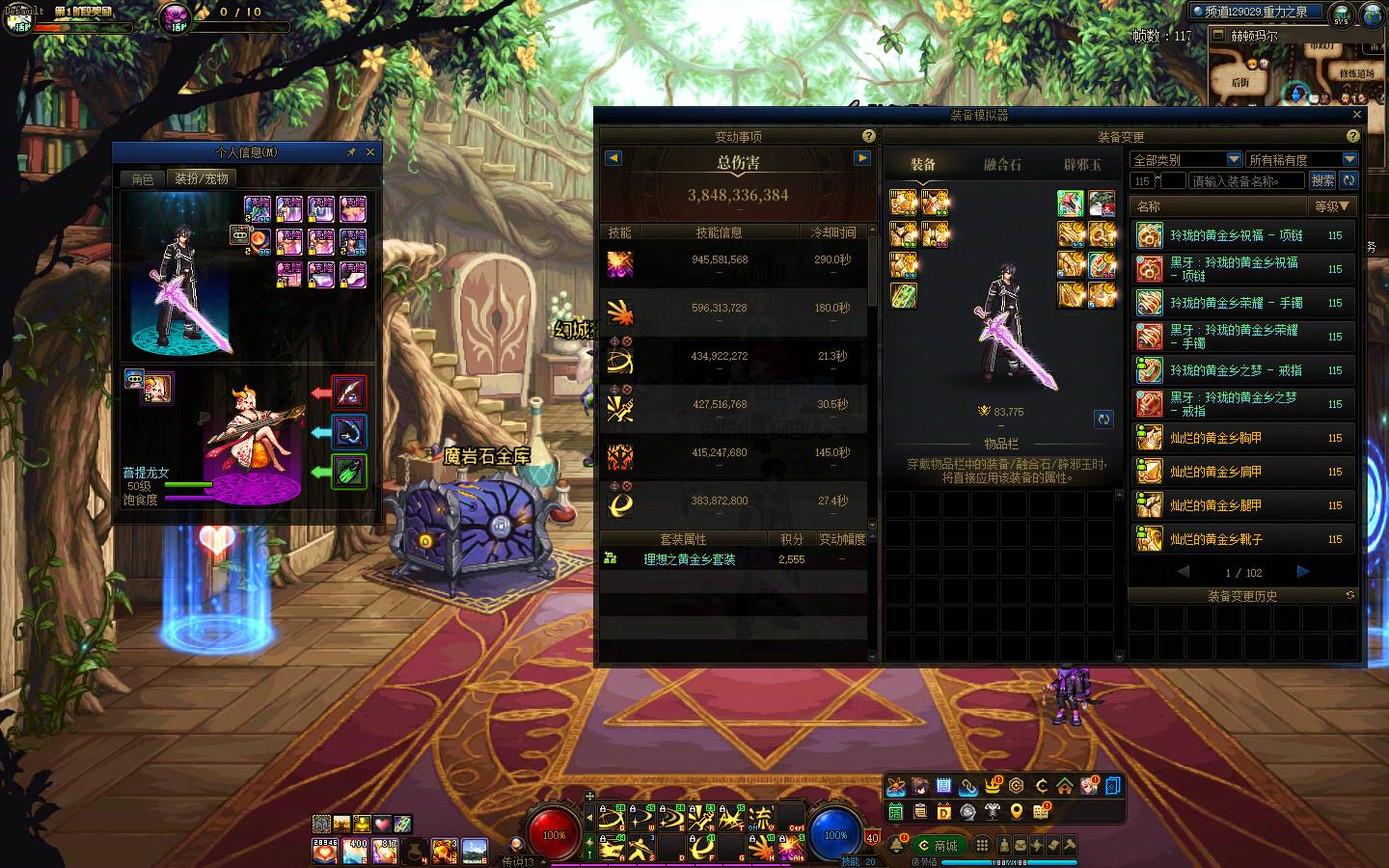Reset character preview with the refresh icon

[x=1103, y=419]
